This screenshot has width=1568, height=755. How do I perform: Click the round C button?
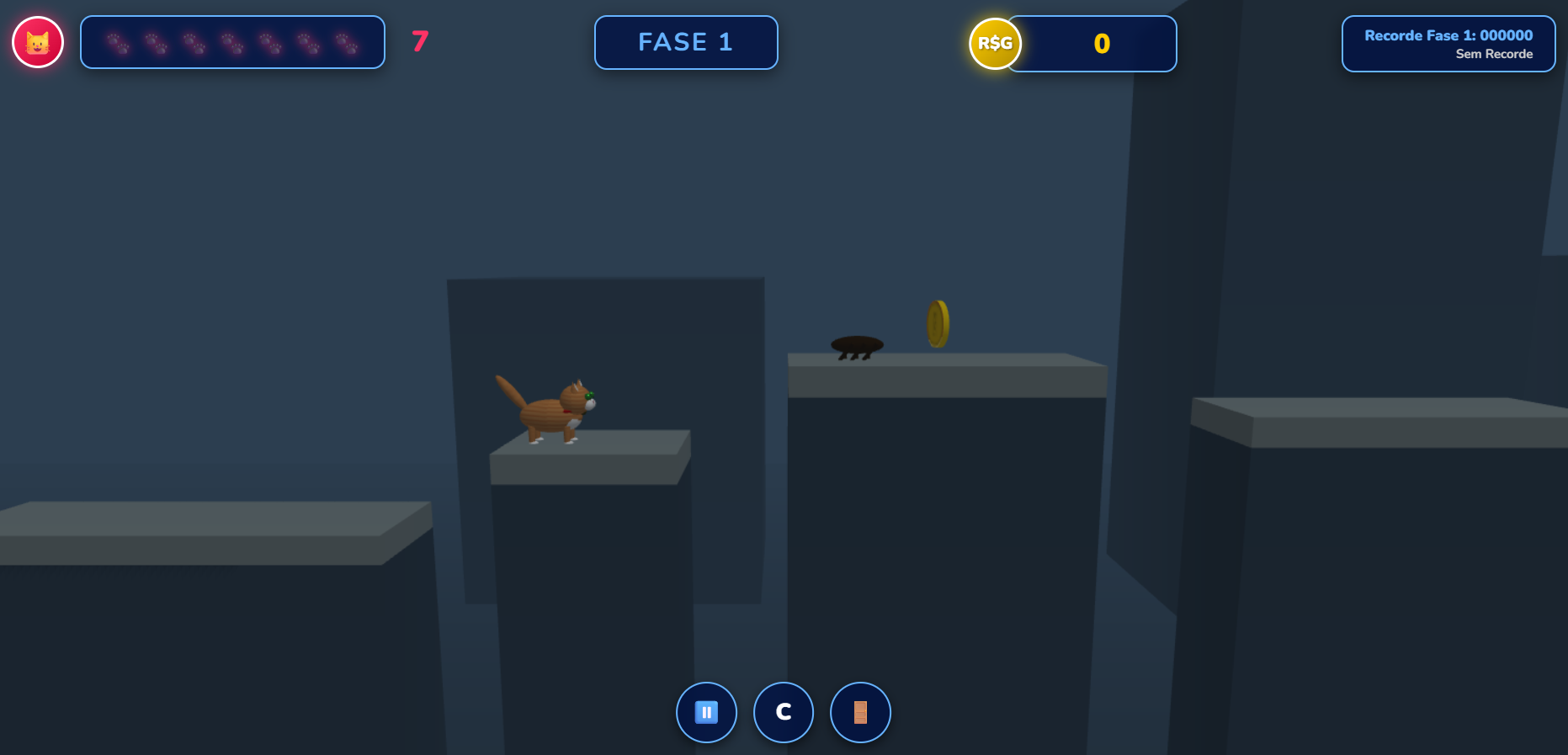click(783, 712)
